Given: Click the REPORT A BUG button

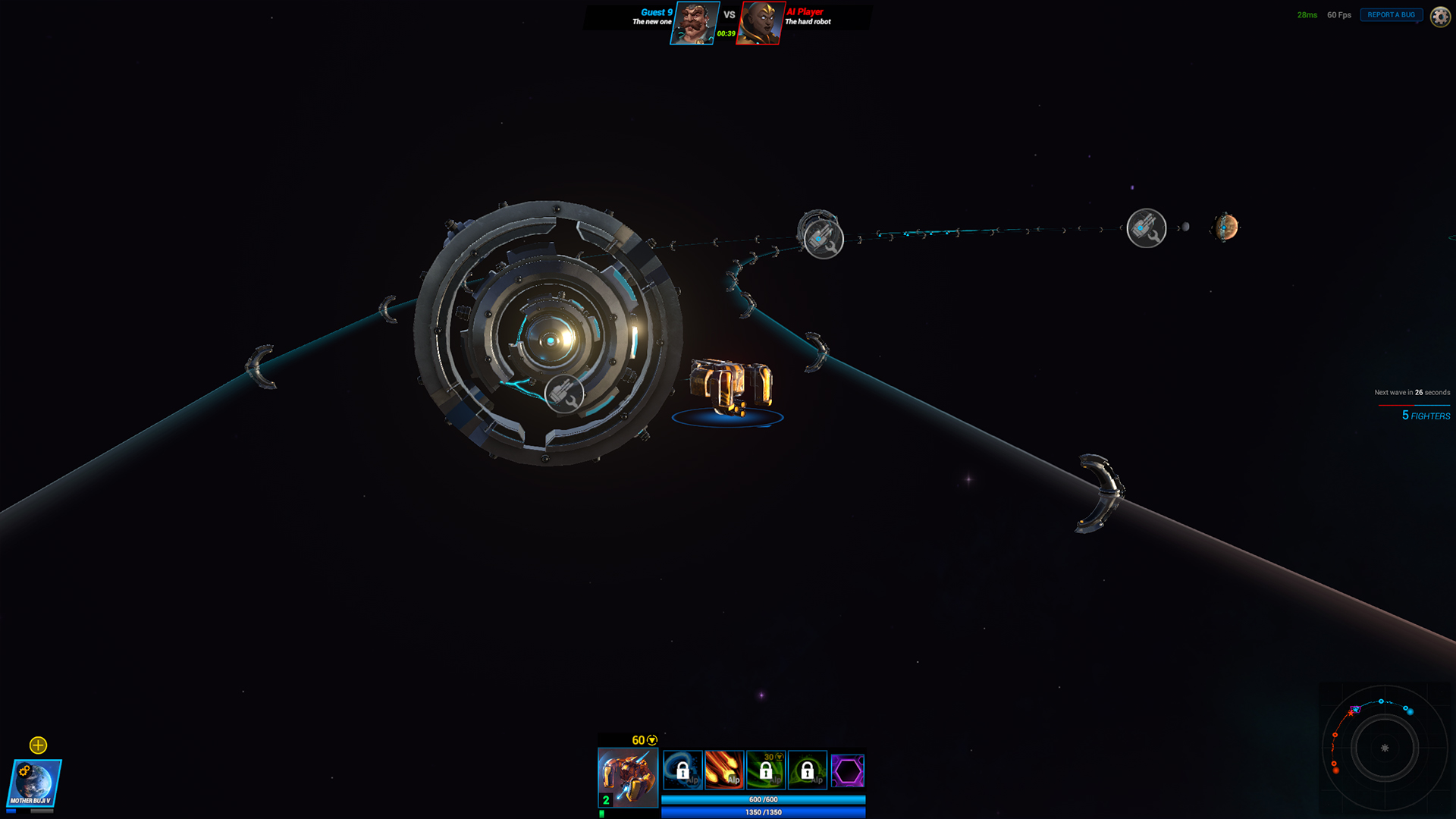Looking at the screenshot, I should pos(1391,14).
